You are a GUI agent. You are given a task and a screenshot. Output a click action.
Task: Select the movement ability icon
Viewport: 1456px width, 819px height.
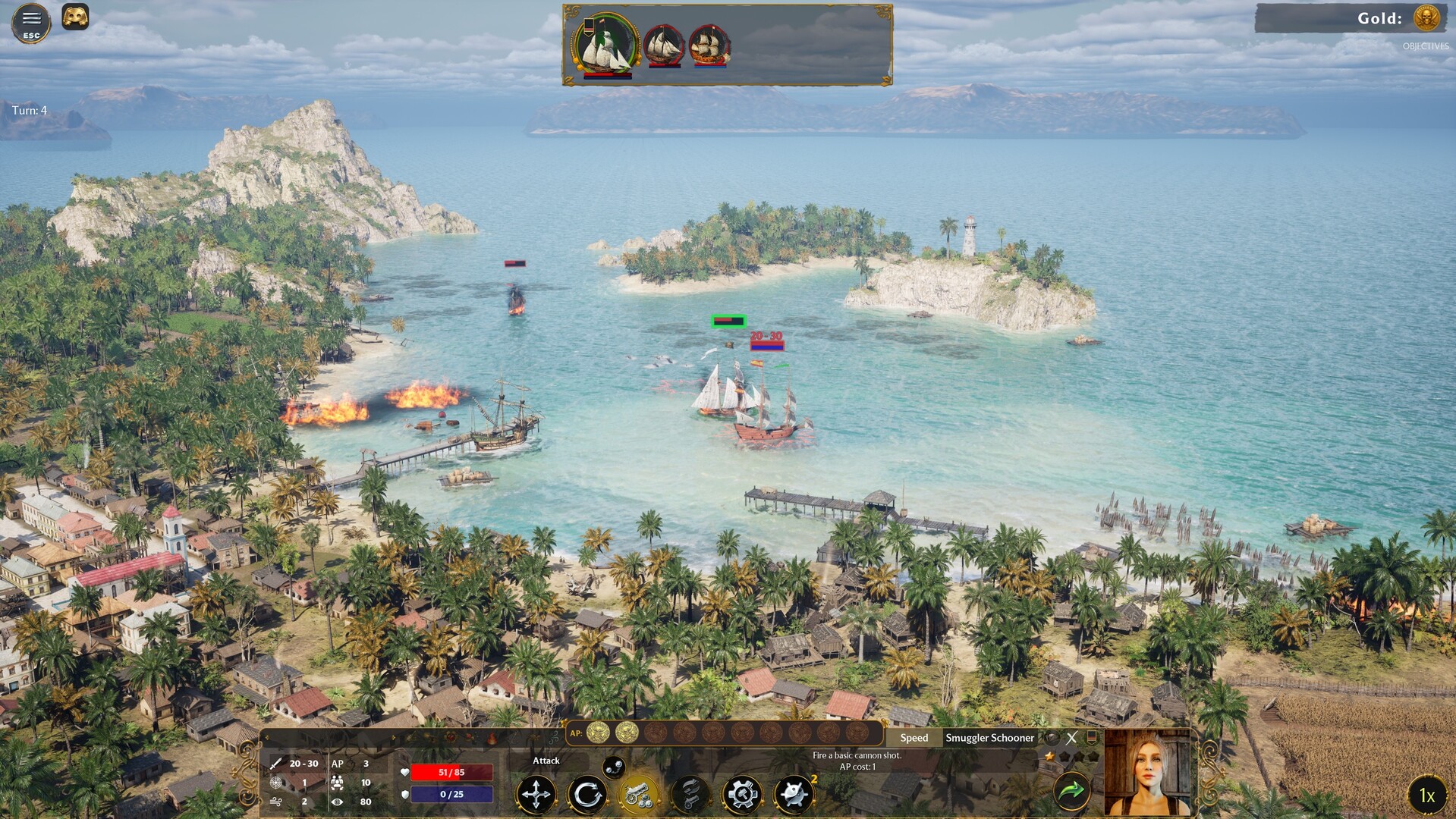tap(538, 793)
